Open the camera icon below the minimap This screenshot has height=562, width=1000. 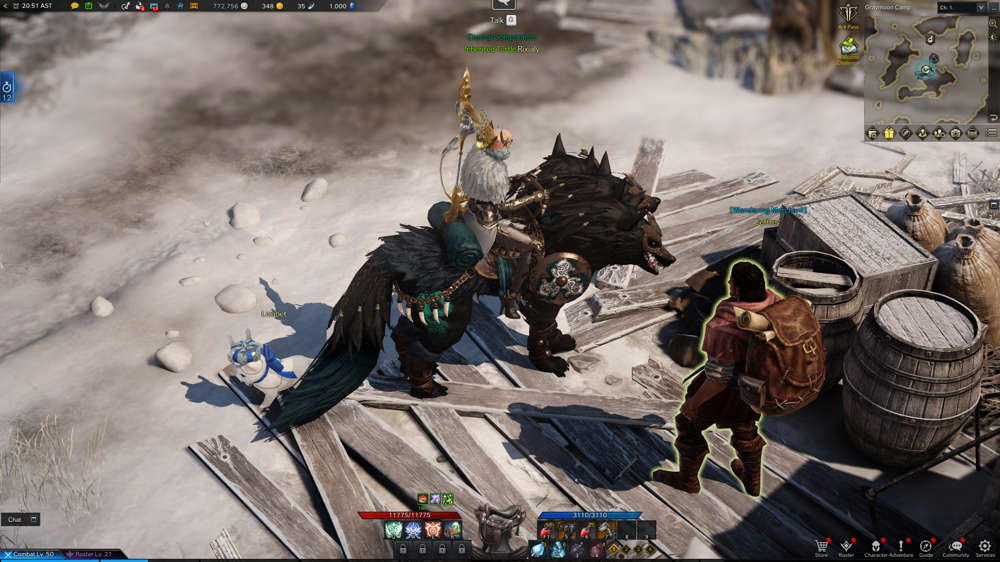tap(956, 133)
